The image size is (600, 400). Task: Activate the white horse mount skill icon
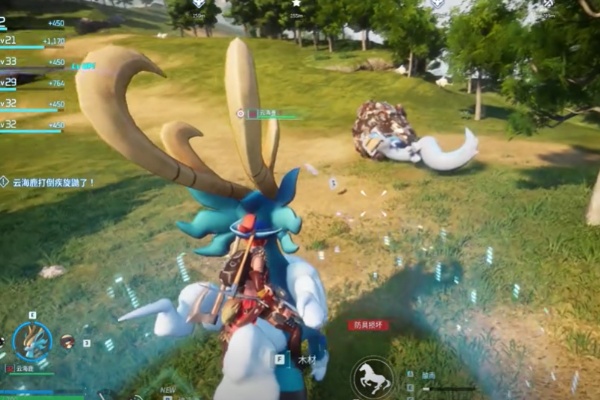pos(372,379)
